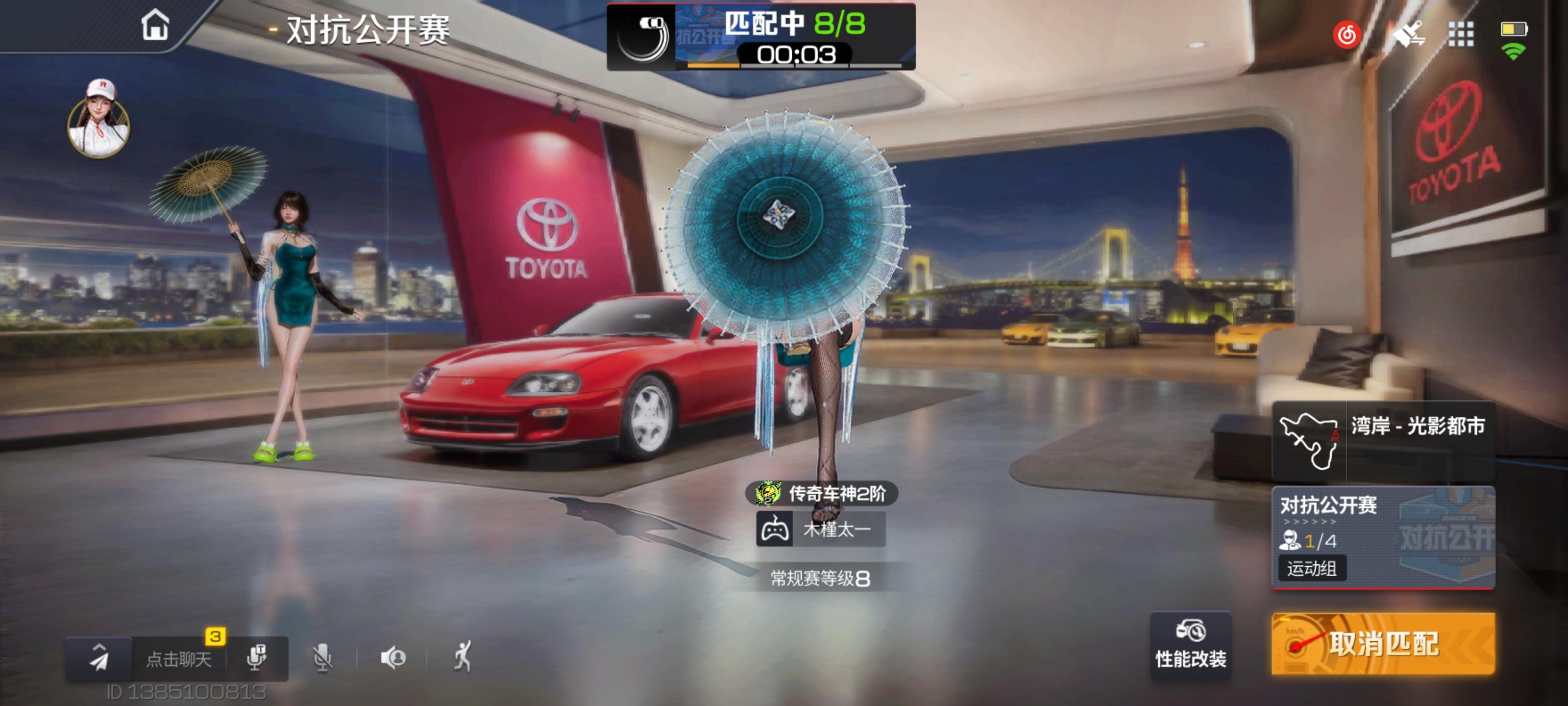Cancel matchmaking with the 取消匹配 button
1568x706 pixels.
tap(1382, 644)
